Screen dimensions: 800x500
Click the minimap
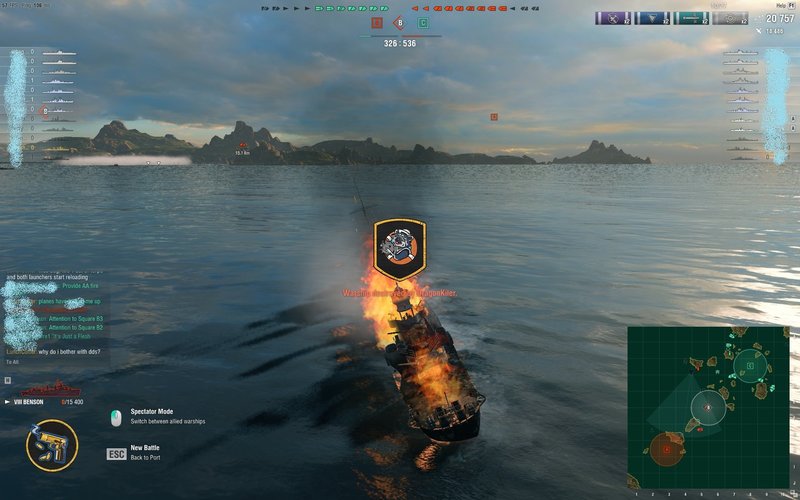(707, 407)
